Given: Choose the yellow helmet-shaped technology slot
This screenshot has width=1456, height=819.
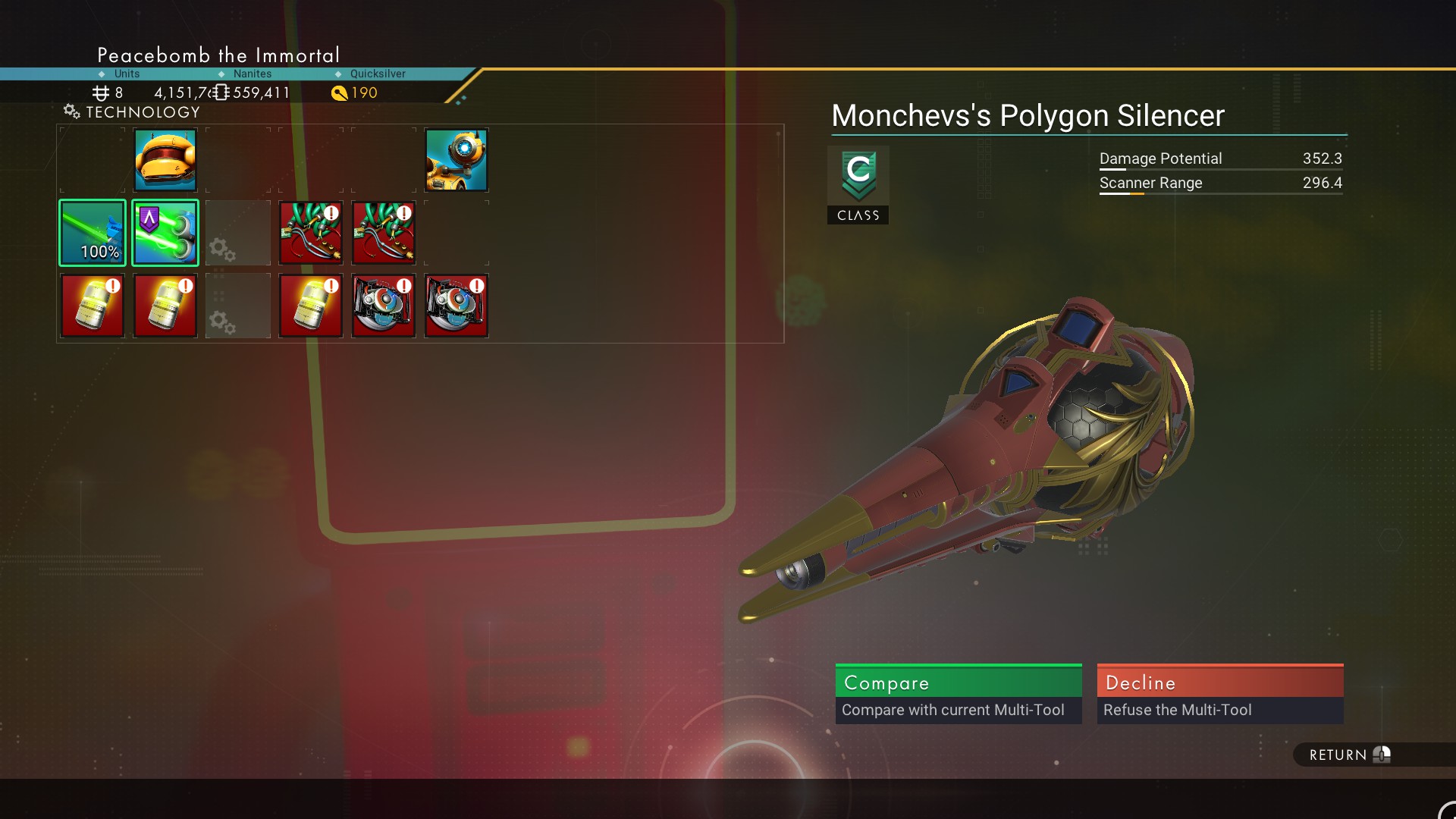Looking at the screenshot, I should pyautogui.click(x=165, y=160).
